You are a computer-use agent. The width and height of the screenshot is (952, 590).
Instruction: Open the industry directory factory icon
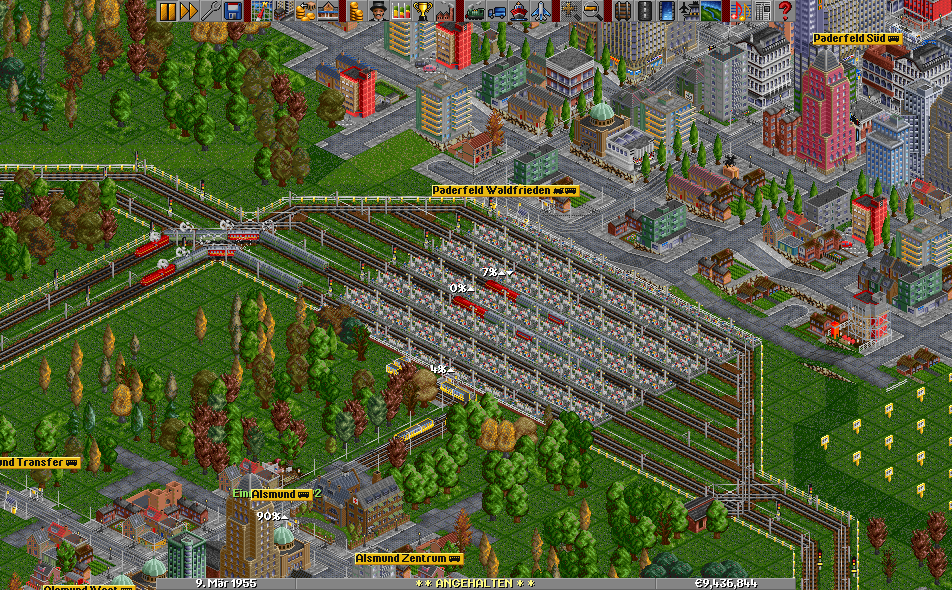click(x=445, y=11)
